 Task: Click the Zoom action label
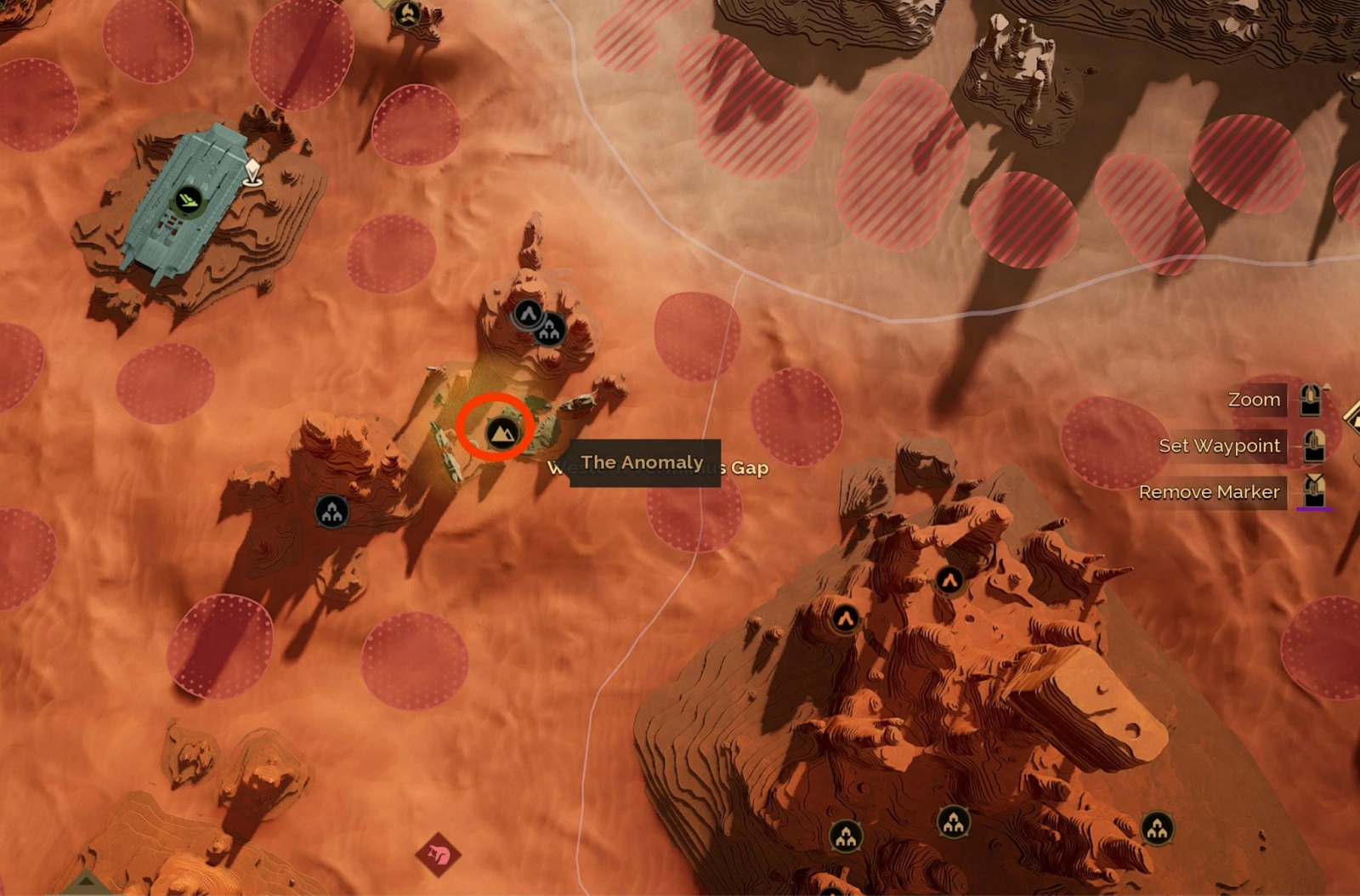(1254, 399)
